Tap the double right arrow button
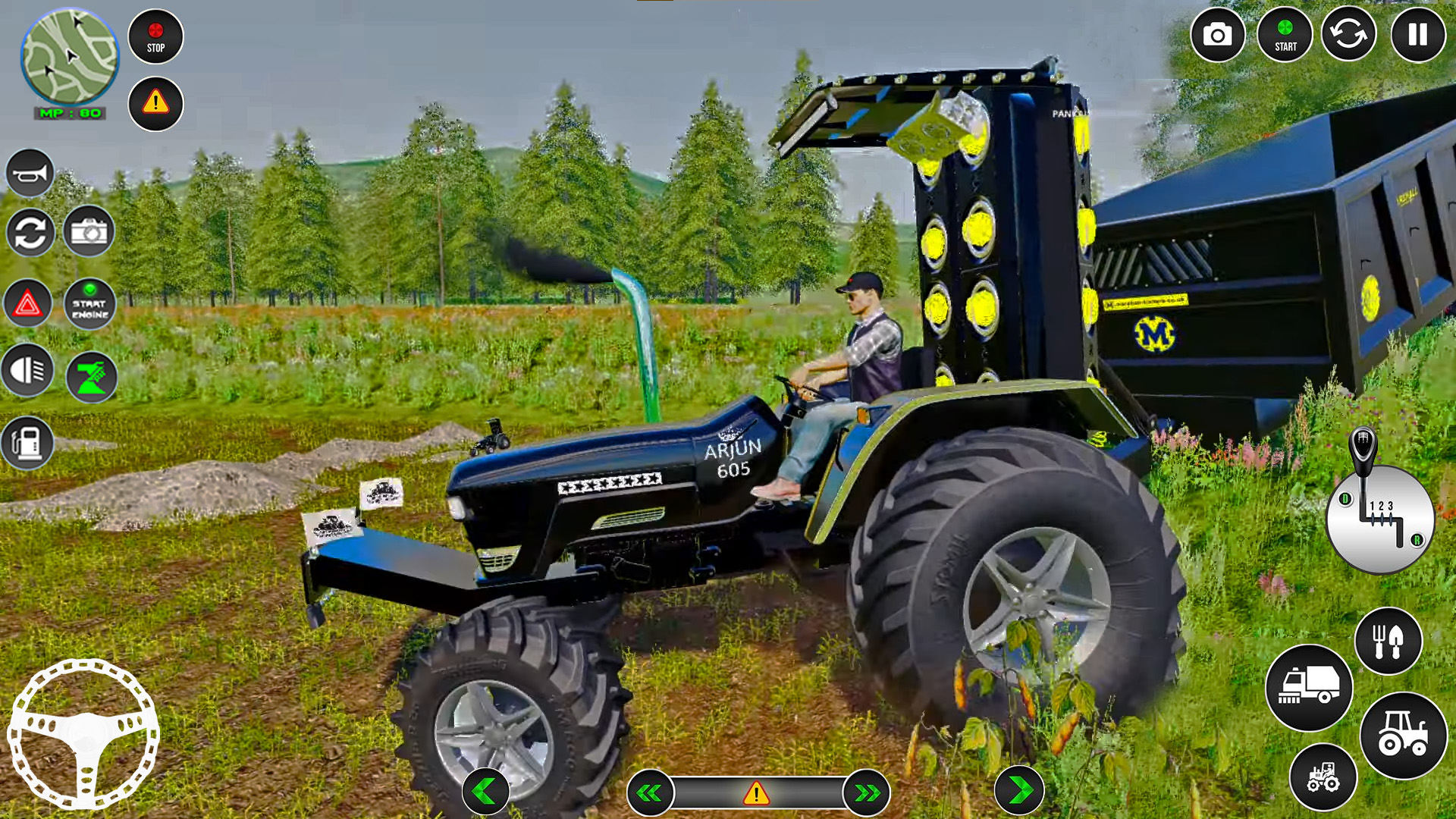 [867, 793]
